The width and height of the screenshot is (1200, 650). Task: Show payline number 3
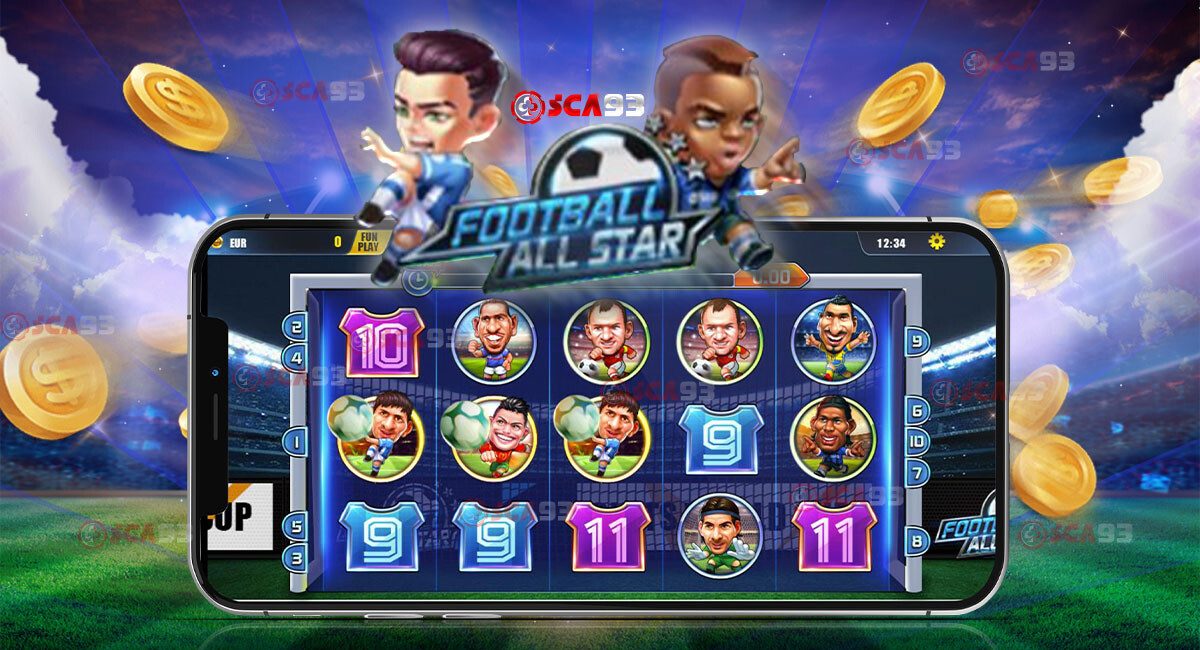296,557
